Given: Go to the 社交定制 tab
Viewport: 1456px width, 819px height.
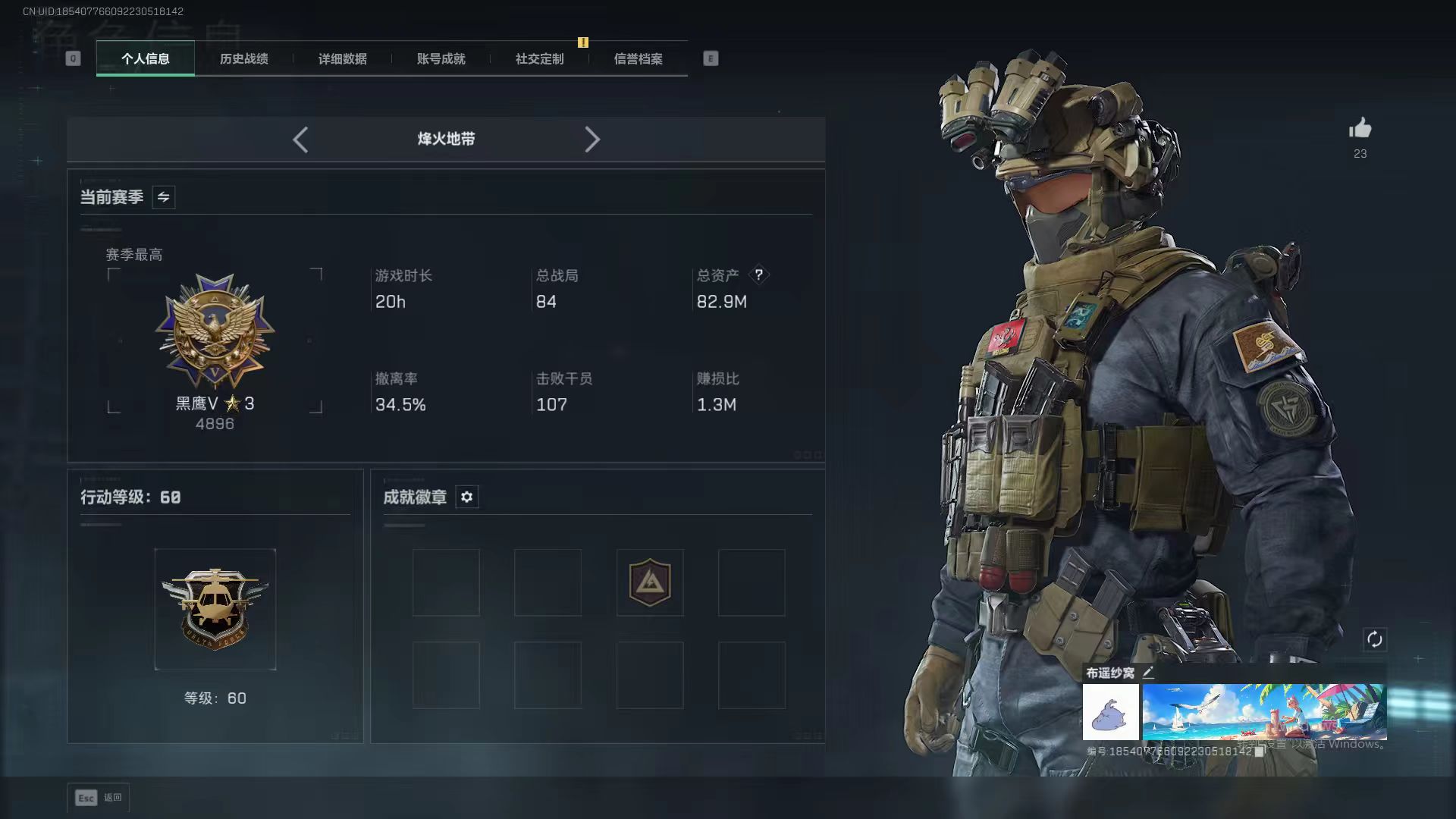Looking at the screenshot, I should pos(540,59).
